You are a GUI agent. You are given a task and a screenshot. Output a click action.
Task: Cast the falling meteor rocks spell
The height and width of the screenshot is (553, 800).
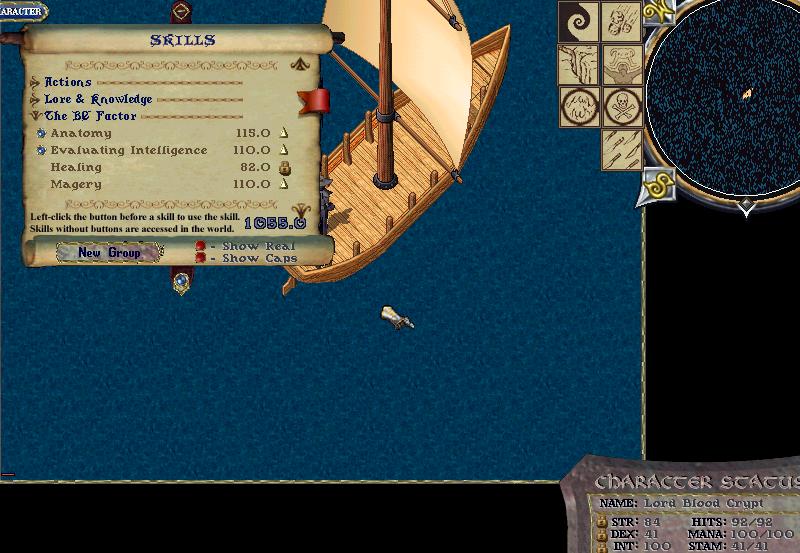tap(621, 22)
